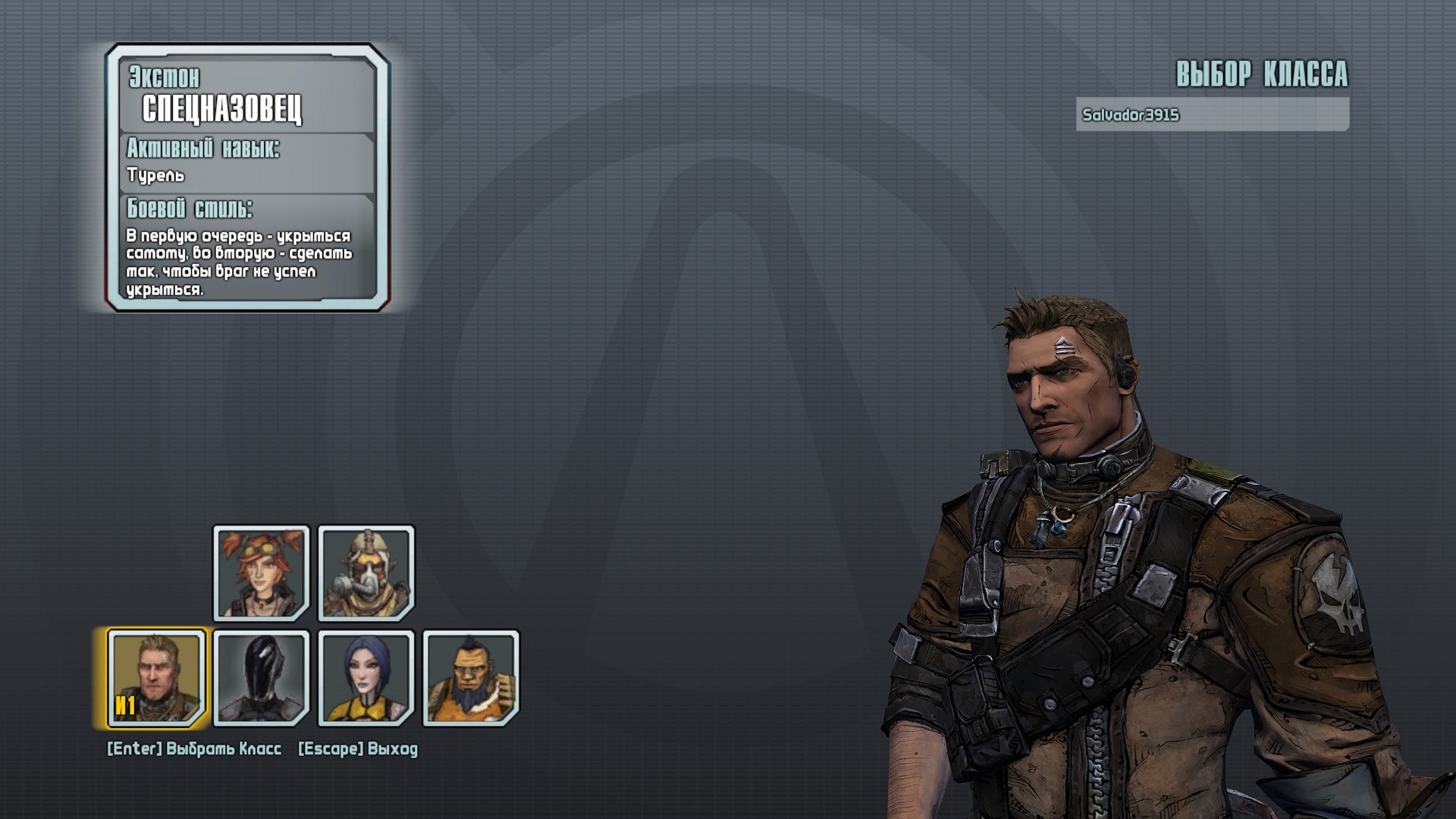The image size is (1456, 819).
Task: Pick Krieg the masked psycho portrait
Action: tap(366, 573)
